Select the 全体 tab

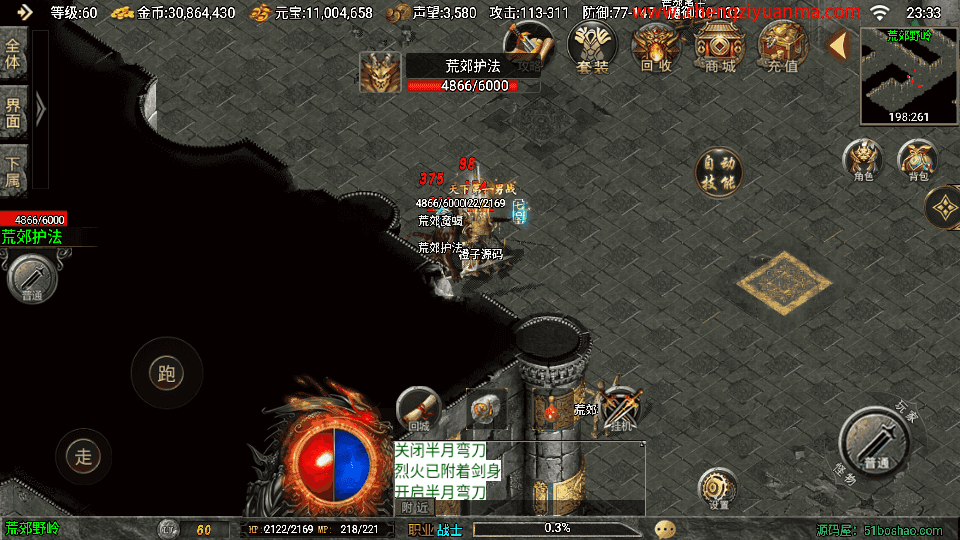pos(14,54)
